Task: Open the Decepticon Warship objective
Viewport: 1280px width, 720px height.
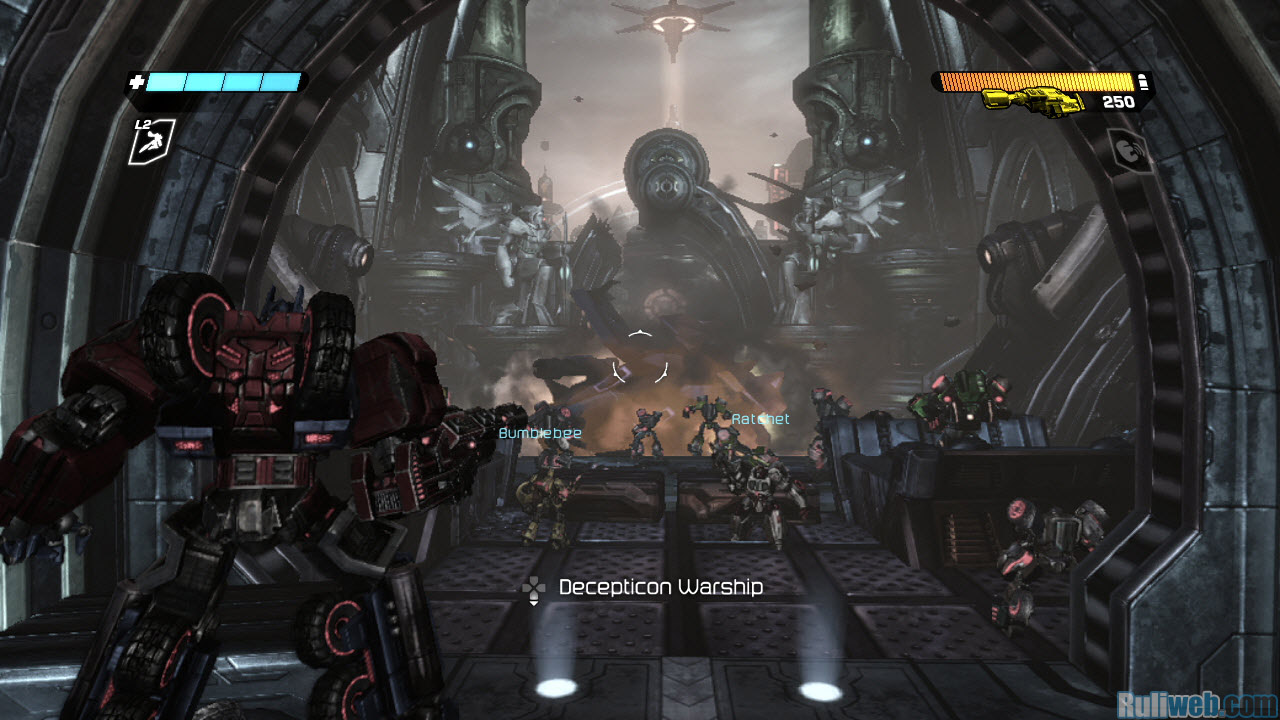Action: pos(660,587)
